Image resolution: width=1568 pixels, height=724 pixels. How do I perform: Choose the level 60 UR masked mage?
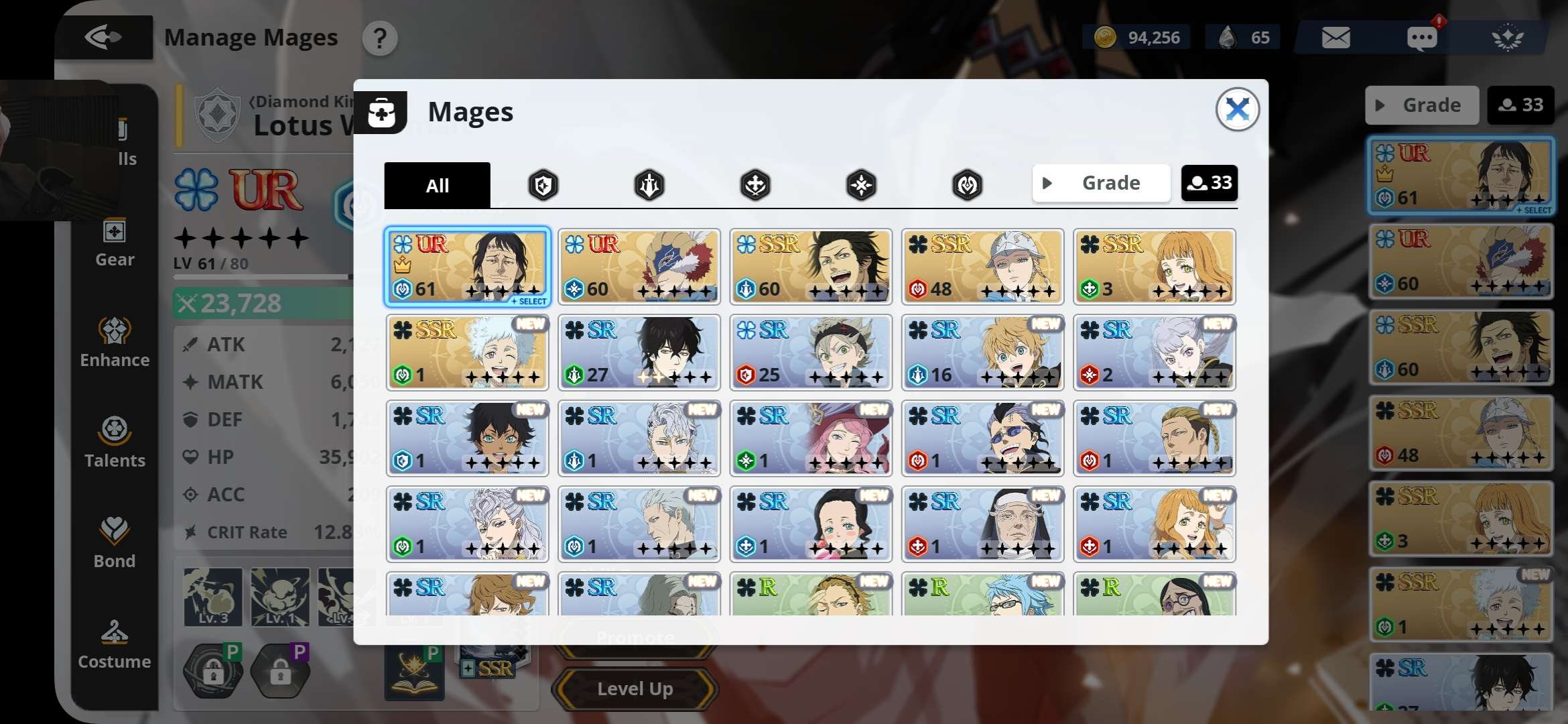(x=639, y=267)
